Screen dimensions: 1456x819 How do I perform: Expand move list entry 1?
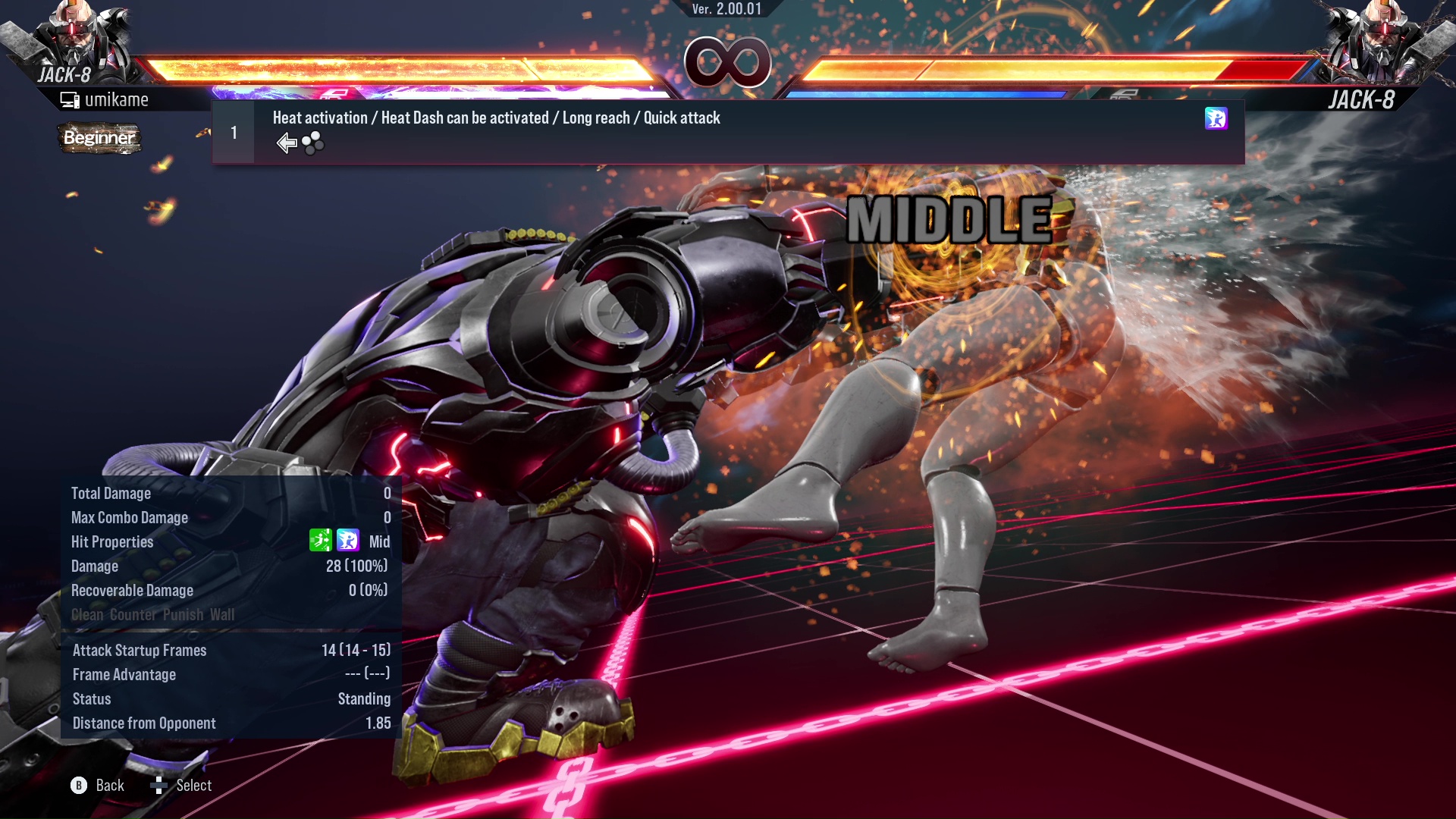click(x=234, y=132)
